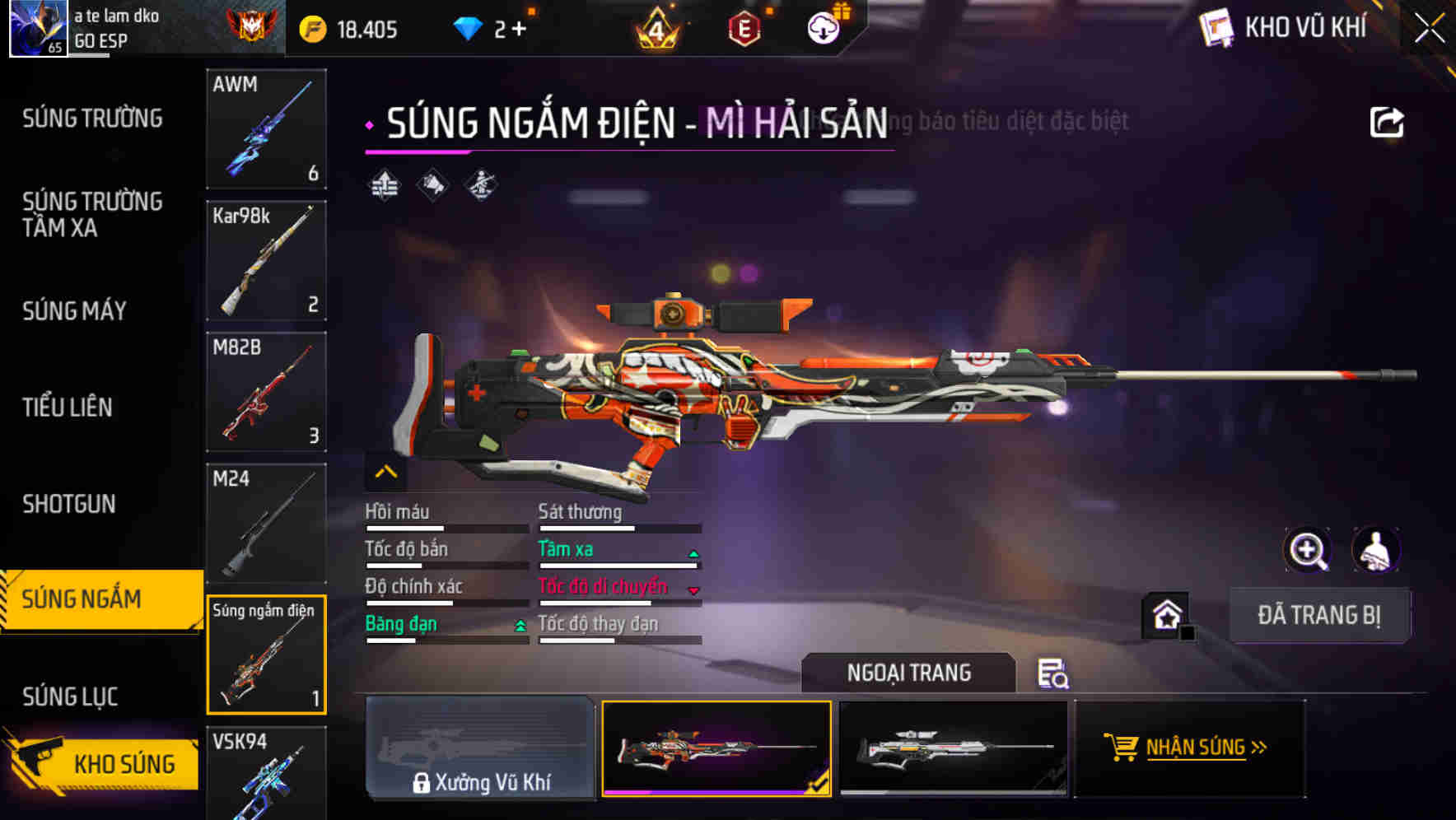Screen dimensions: 1456x820
Task: Tick the small checkbox beside the home-star icon
Action: tap(1188, 634)
